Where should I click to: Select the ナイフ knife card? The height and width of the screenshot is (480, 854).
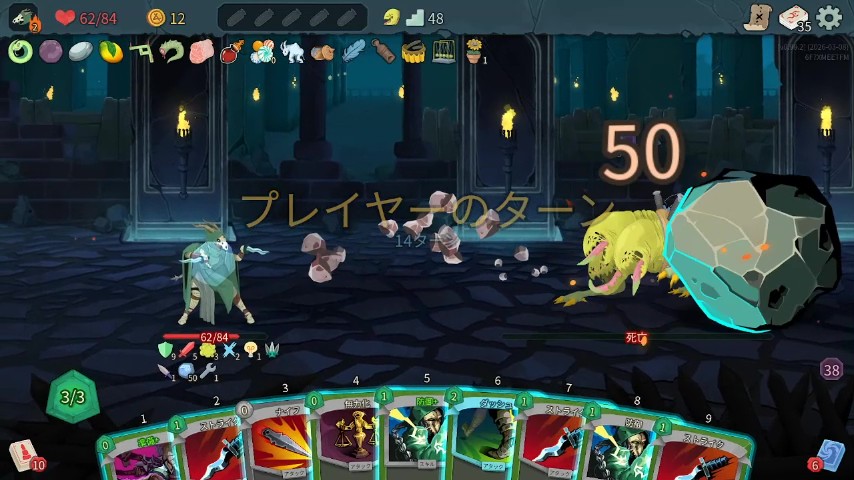coord(279,440)
